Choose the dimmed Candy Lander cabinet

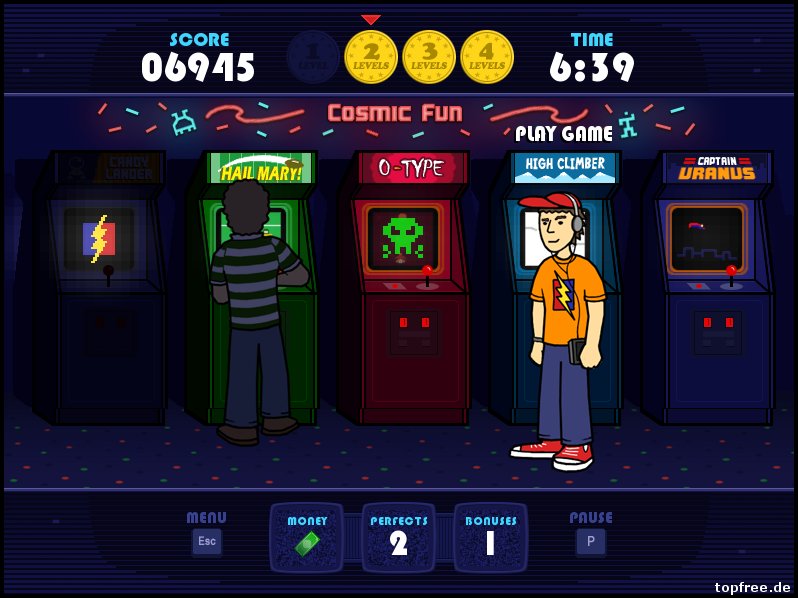100,290
